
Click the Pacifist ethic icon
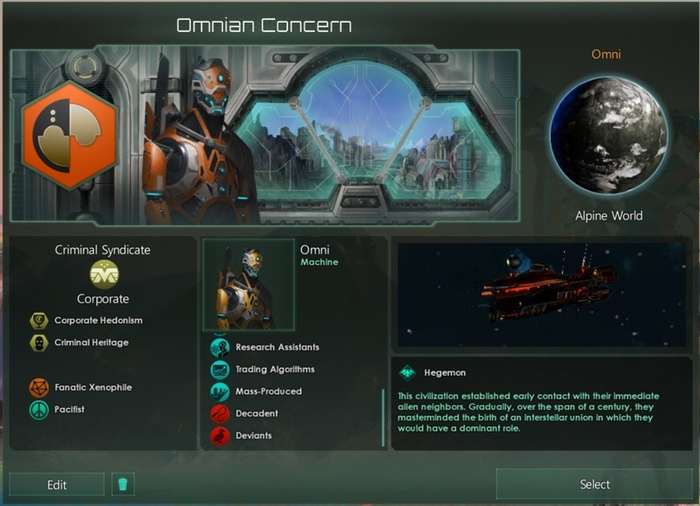[39, 410]
